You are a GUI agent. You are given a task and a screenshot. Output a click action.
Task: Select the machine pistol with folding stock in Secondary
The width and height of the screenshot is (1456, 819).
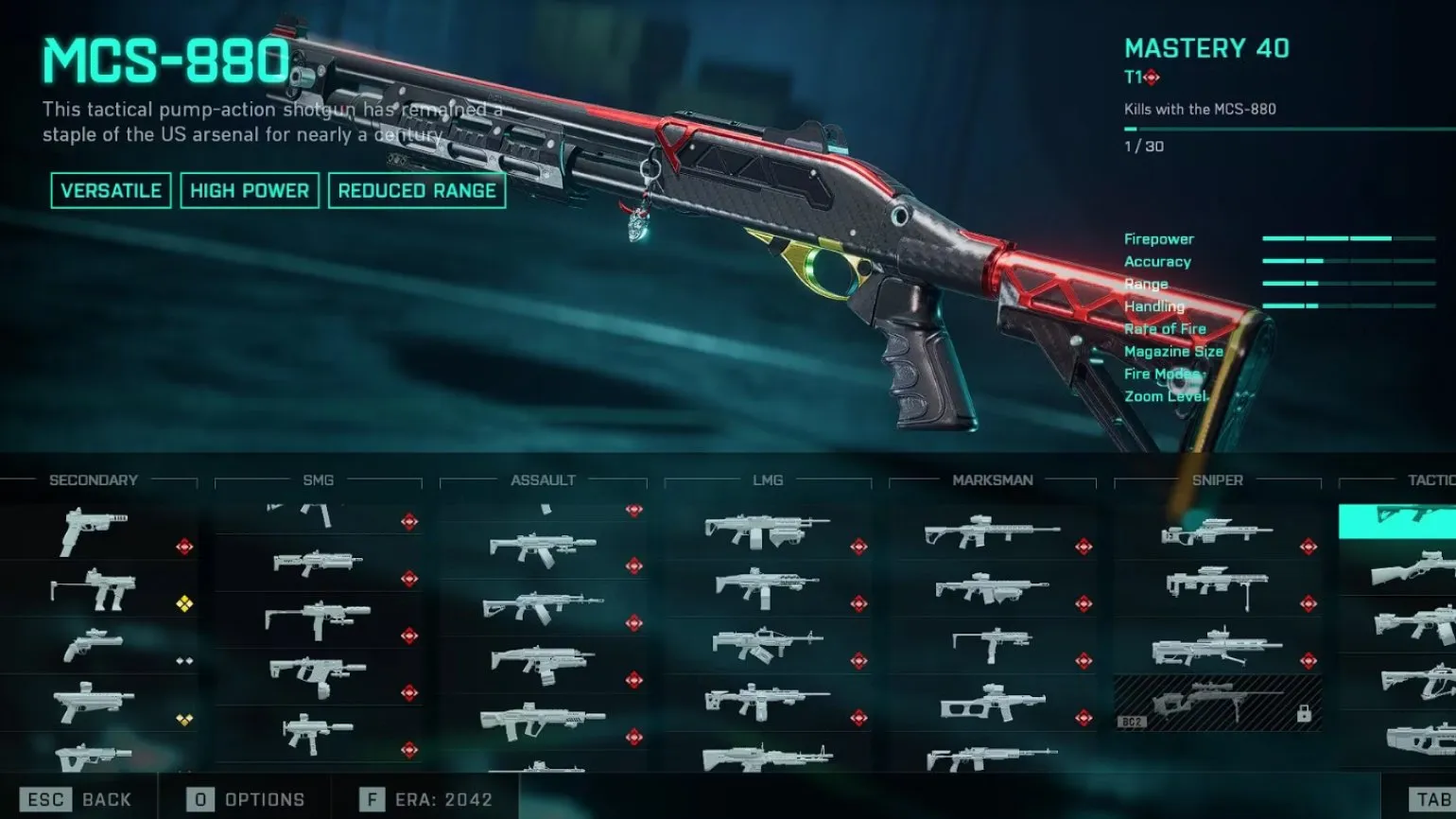point(95,590)
